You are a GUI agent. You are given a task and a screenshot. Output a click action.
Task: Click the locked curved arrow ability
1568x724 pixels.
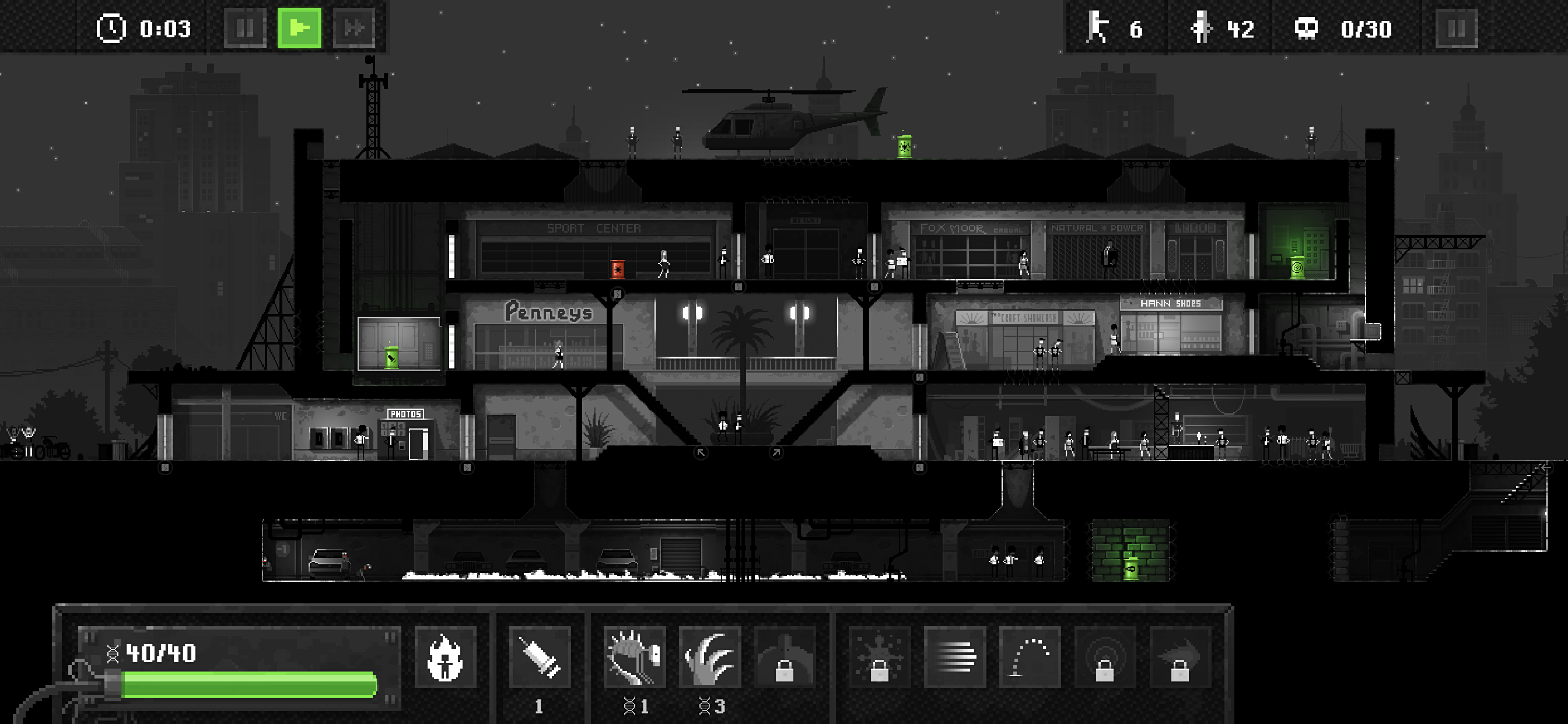[1179, 657]
